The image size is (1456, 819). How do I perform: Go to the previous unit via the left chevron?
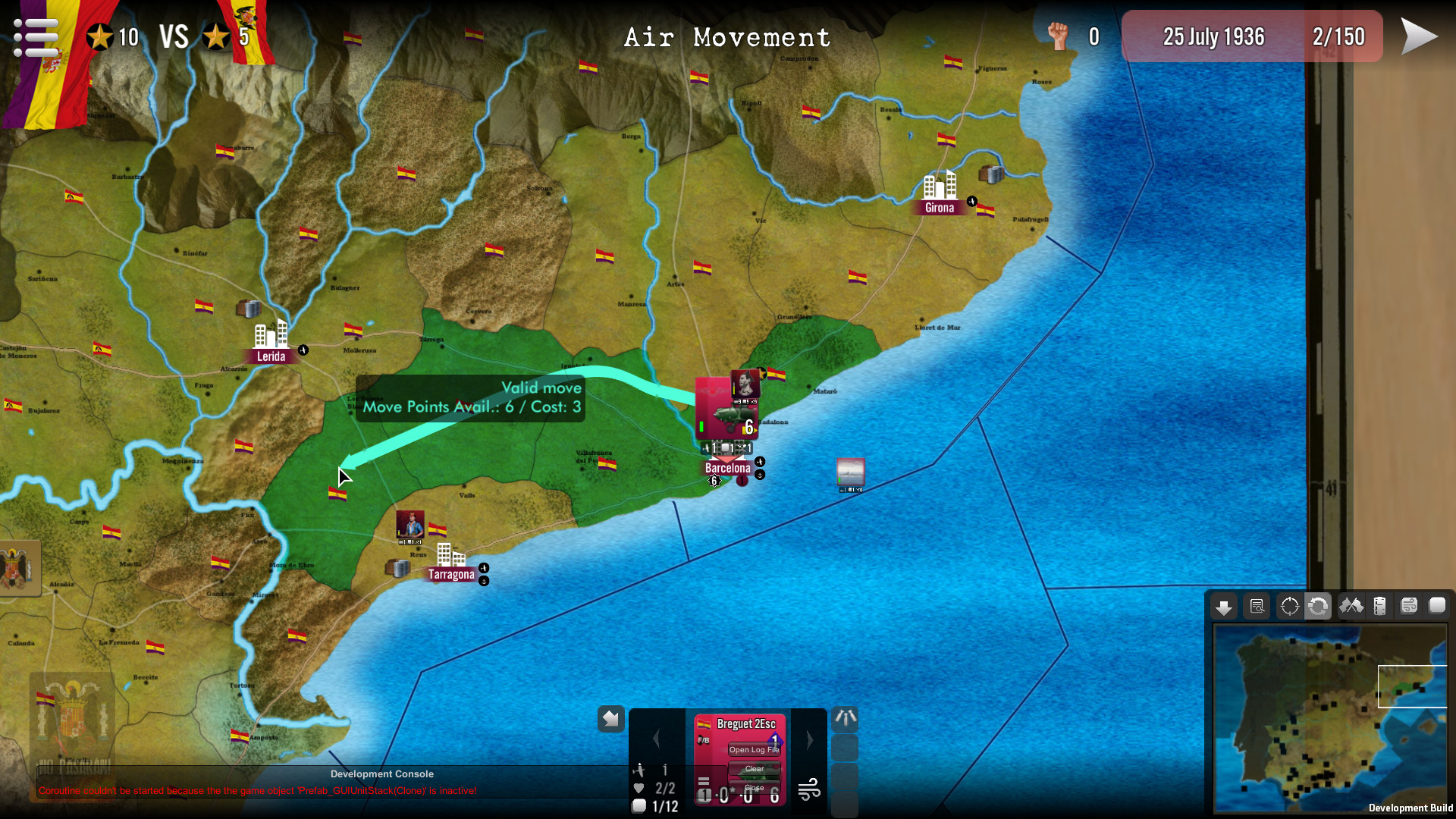tap(655, 737)
